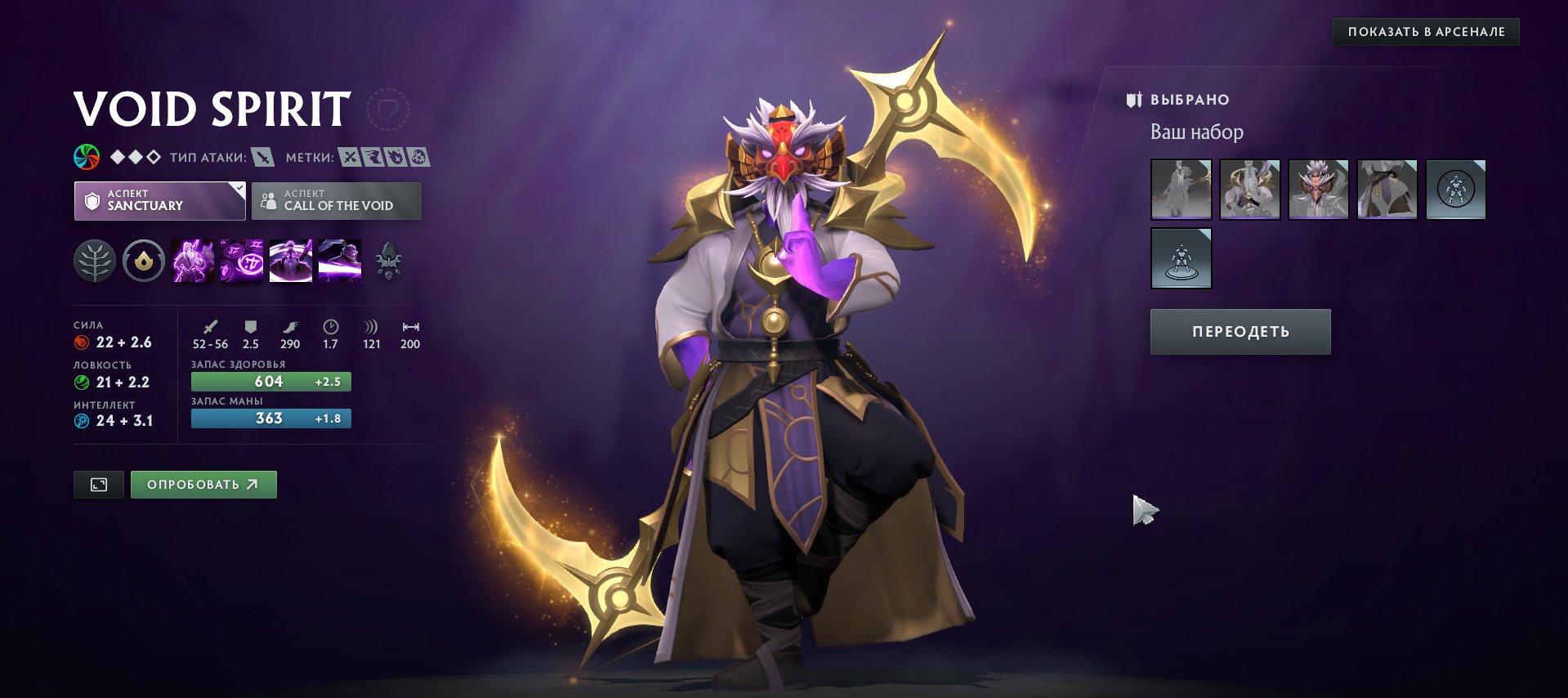This screenshot has height=698, width=1568.
Task: Click the fullscreen preview icon near ОПРОБОВАТЬ
Action: (98, 484)
